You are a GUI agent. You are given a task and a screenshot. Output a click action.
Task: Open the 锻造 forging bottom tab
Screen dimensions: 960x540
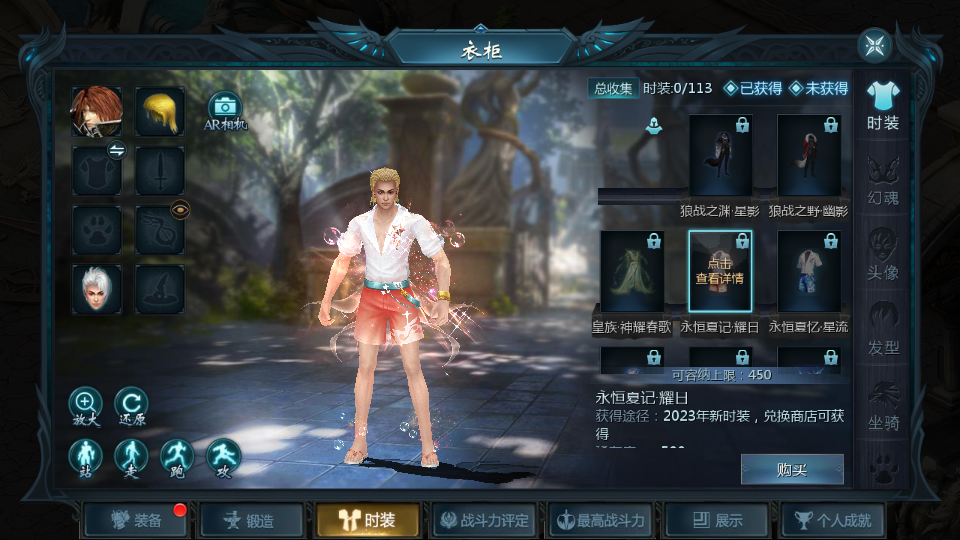click(252, 520)
